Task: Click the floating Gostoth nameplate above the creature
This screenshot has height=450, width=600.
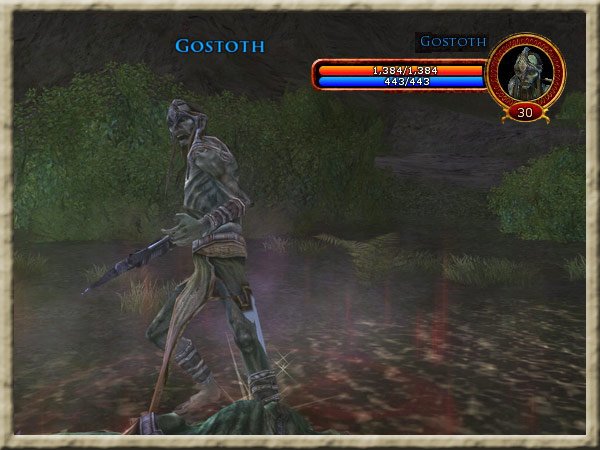Action: tap(220, 46)
